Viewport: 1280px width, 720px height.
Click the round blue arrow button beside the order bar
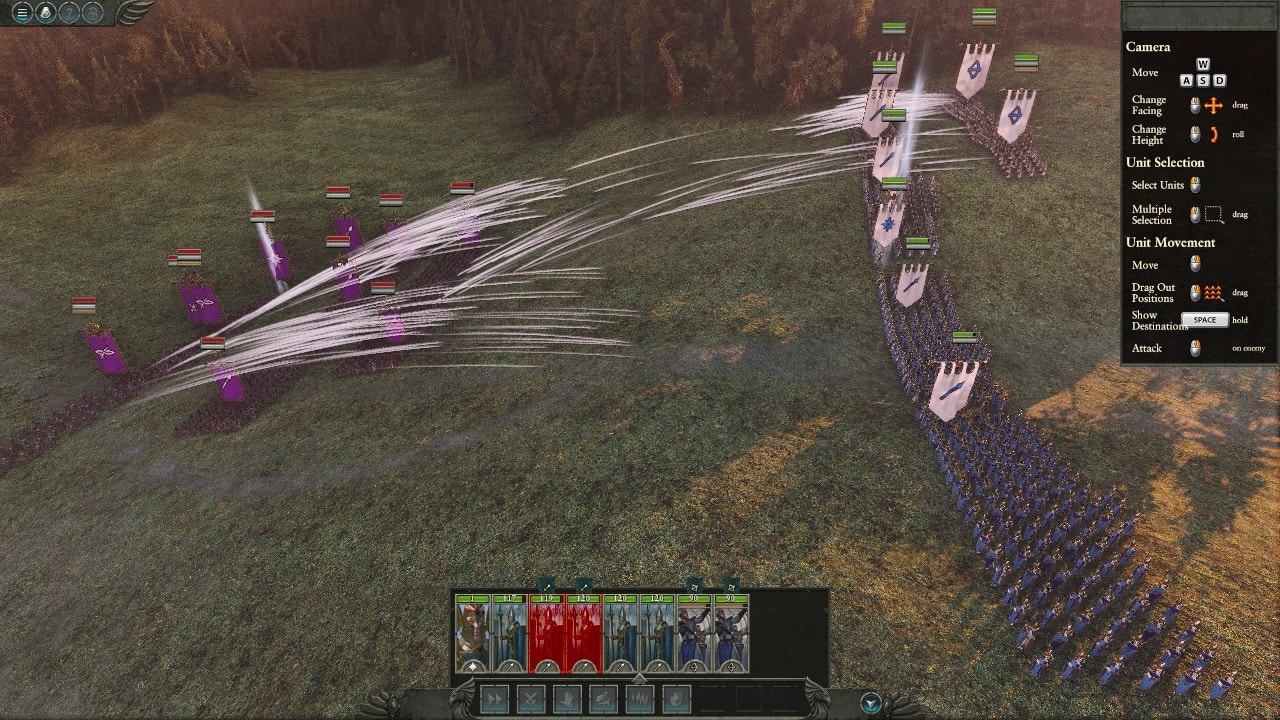[x=871, y=703]
